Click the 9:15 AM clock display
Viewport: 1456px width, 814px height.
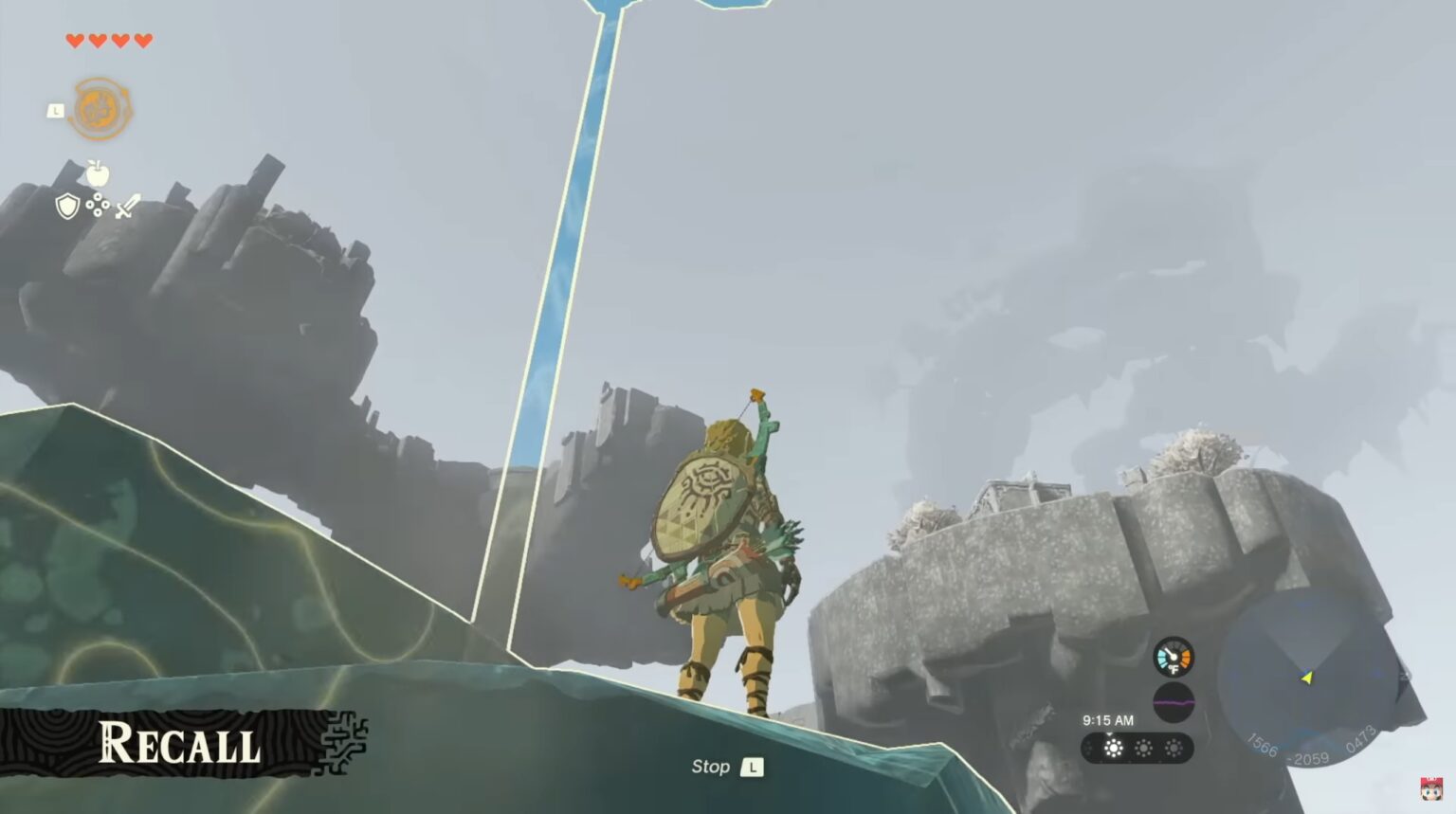tap(1108, 720)
